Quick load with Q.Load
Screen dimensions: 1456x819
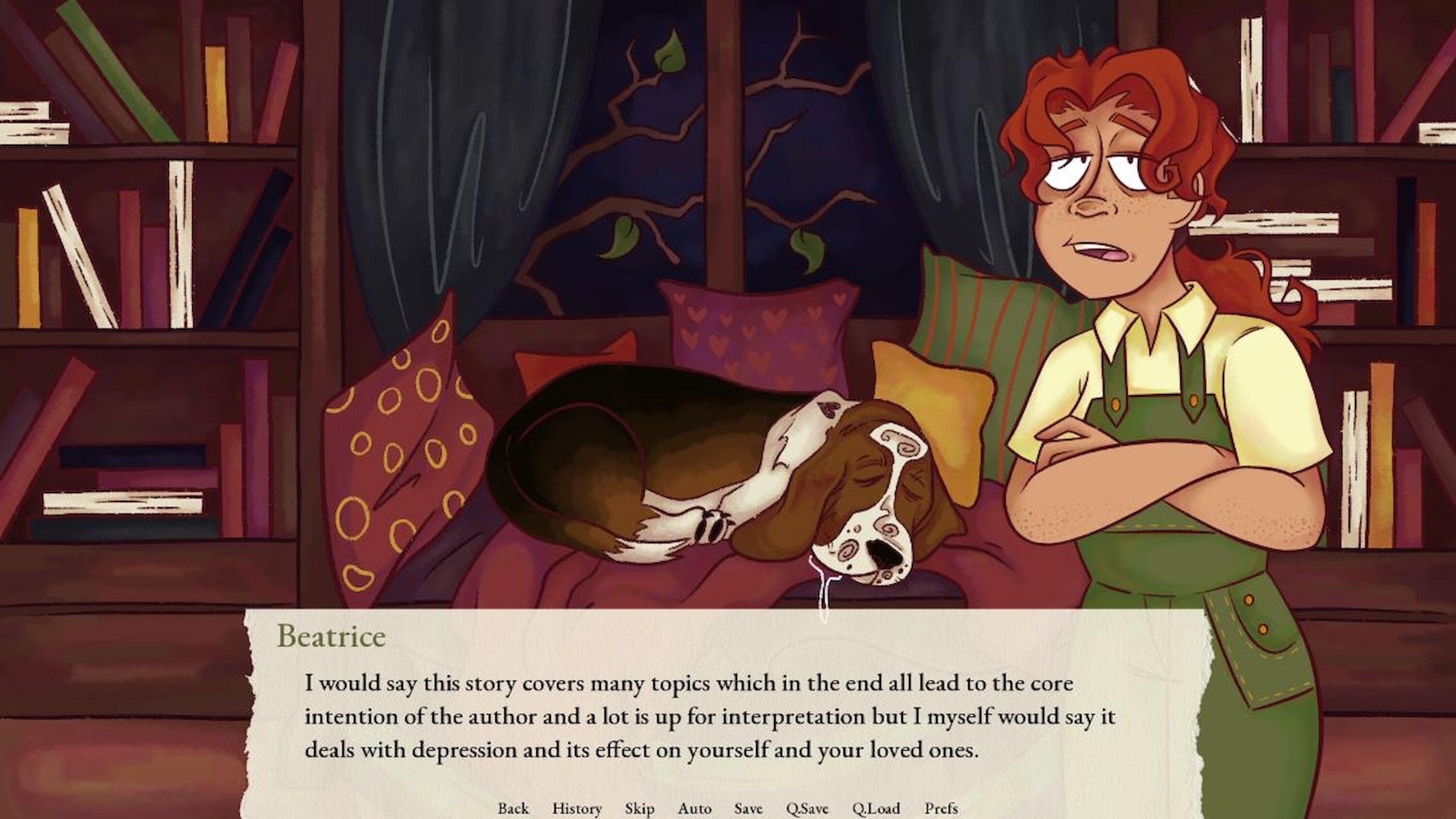876,808
